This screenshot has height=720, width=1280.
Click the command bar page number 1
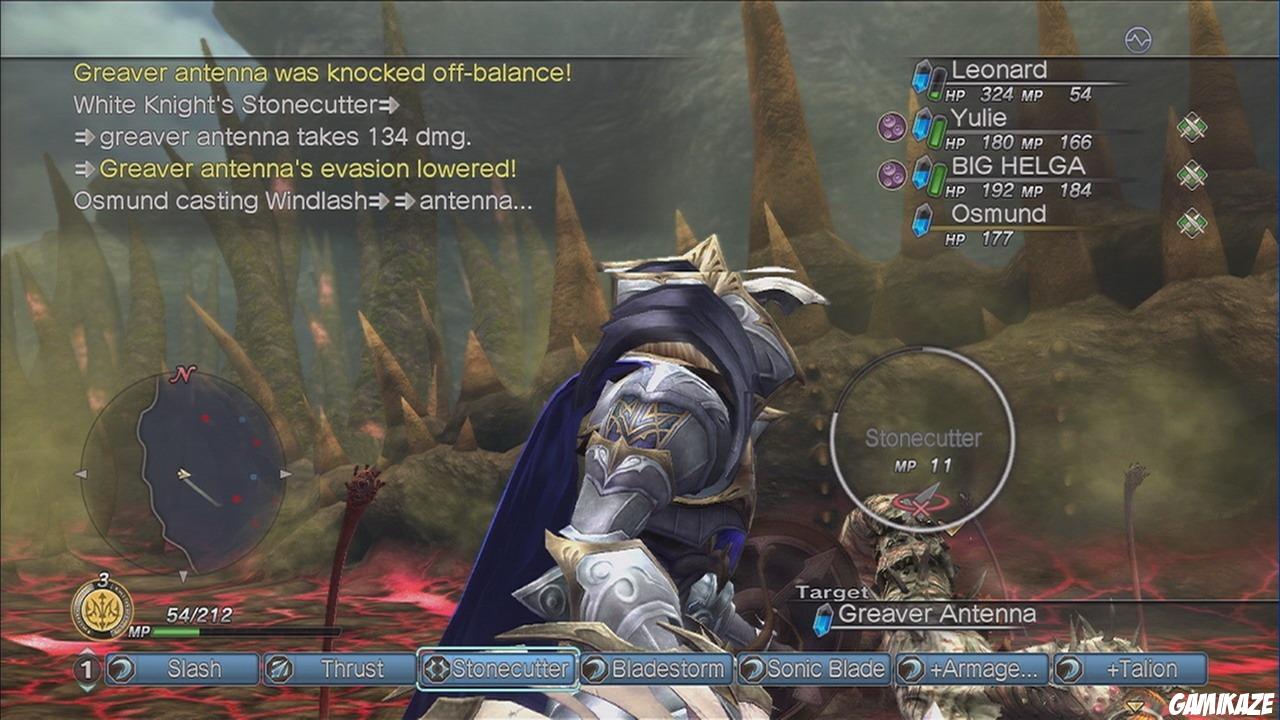[x=85, y=670]
